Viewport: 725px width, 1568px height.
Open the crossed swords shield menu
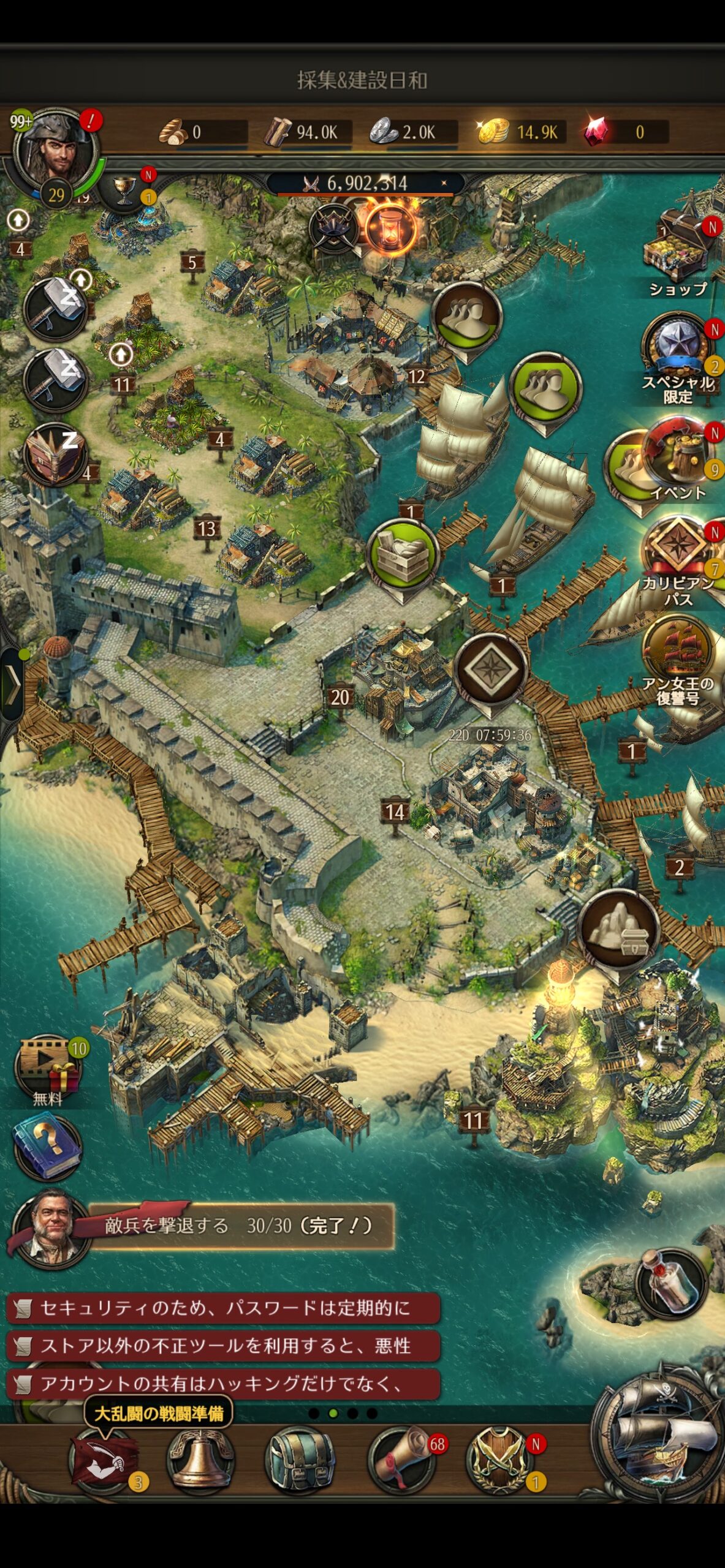(x=498, y=1461)
